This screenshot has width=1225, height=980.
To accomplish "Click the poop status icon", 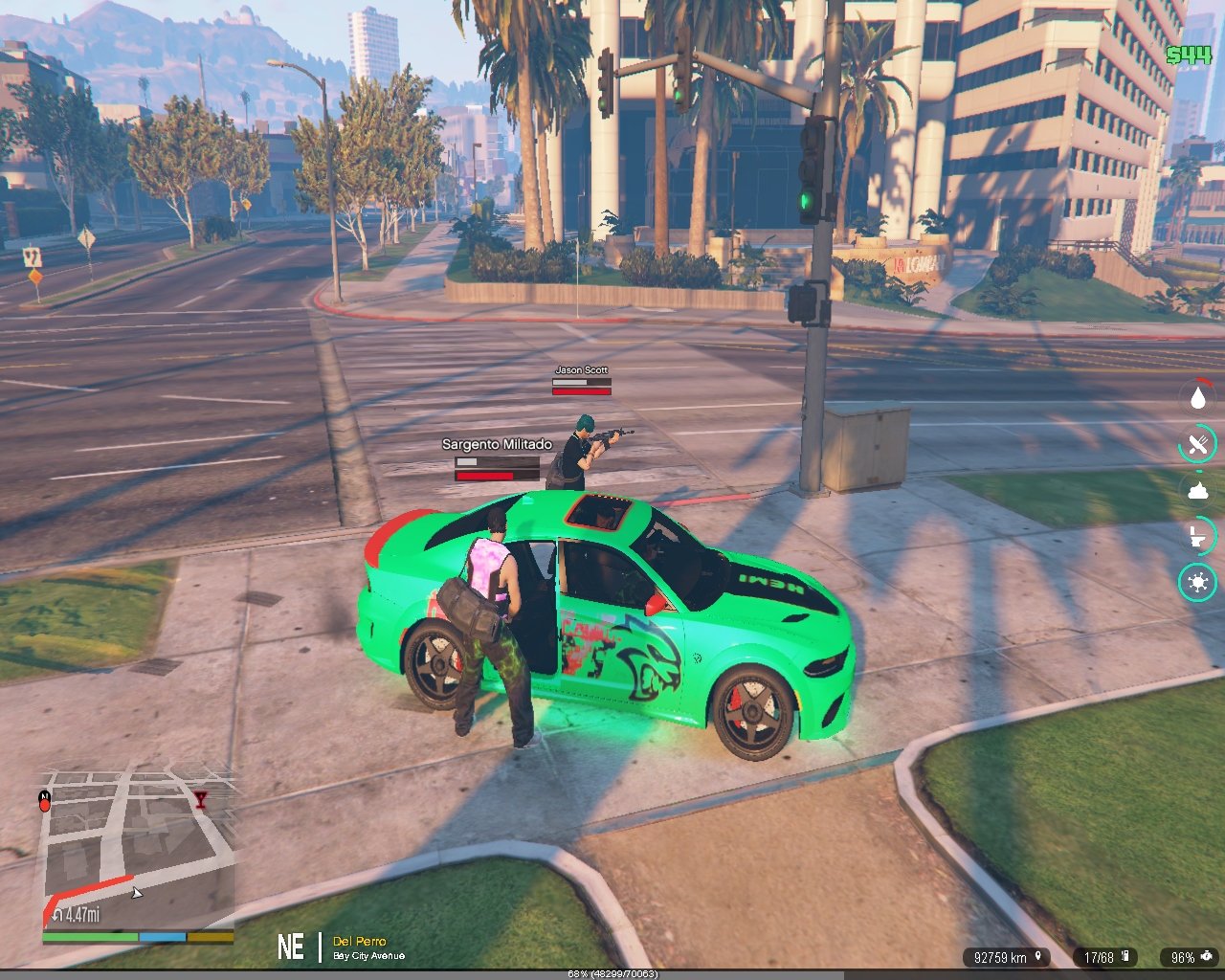I will click(1197, 490).
